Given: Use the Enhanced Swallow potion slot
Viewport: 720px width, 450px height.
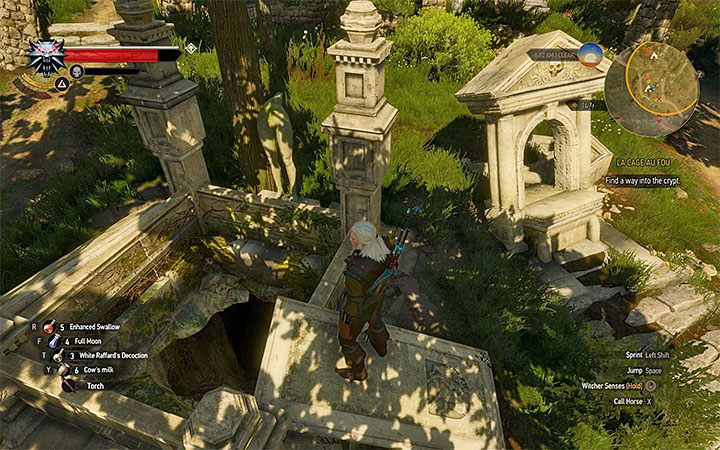Looking at the screenshot, I should coord(48,327).
